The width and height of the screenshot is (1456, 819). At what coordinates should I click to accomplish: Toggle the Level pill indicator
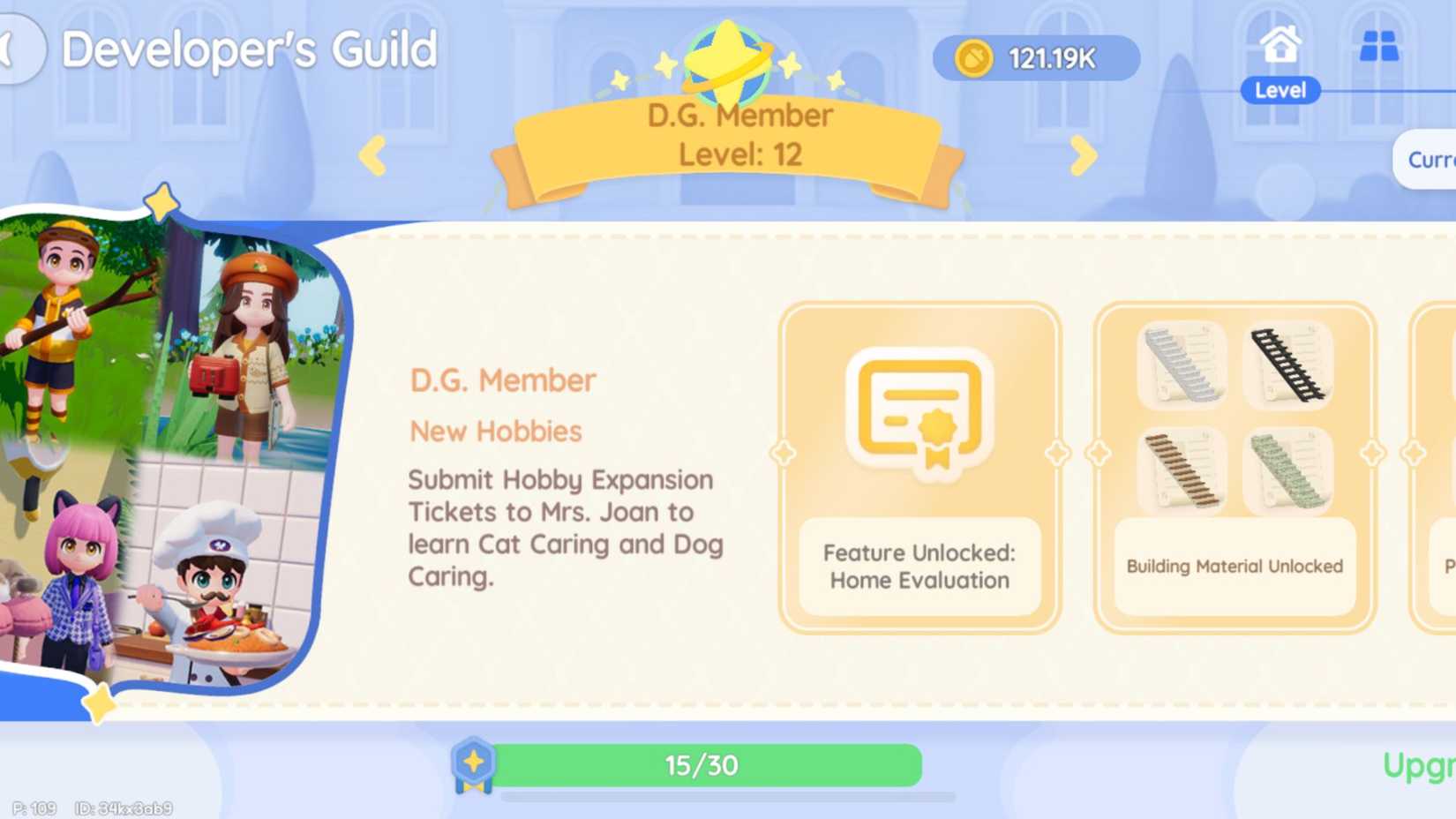[x=1280, y=89]
